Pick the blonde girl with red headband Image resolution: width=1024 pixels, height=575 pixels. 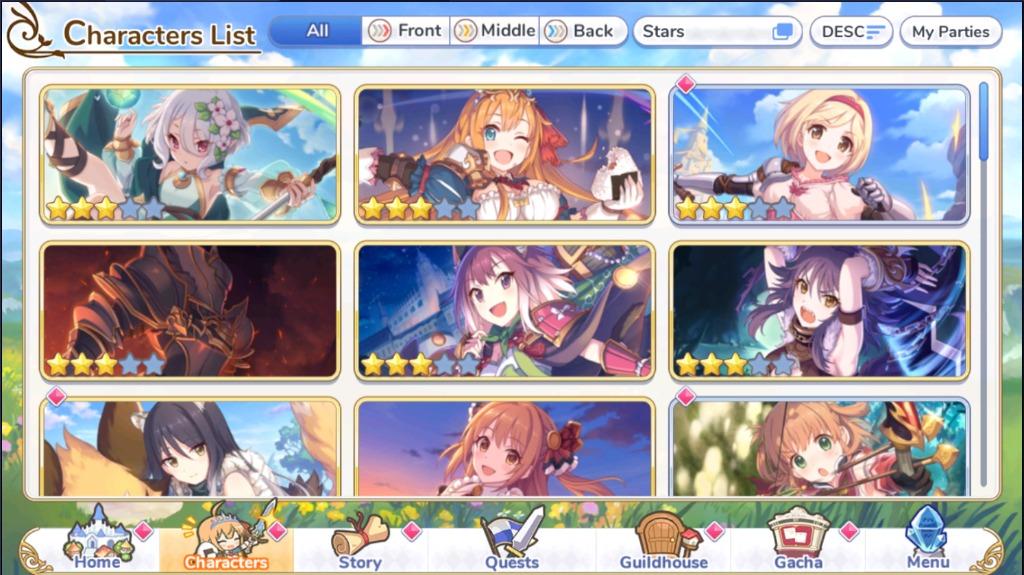820,153
